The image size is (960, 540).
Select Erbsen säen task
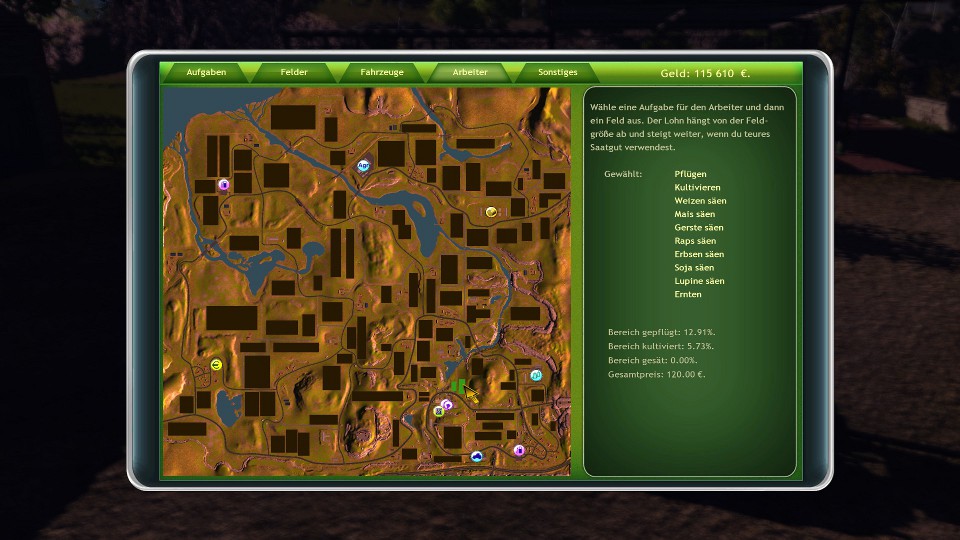point(699,254)
